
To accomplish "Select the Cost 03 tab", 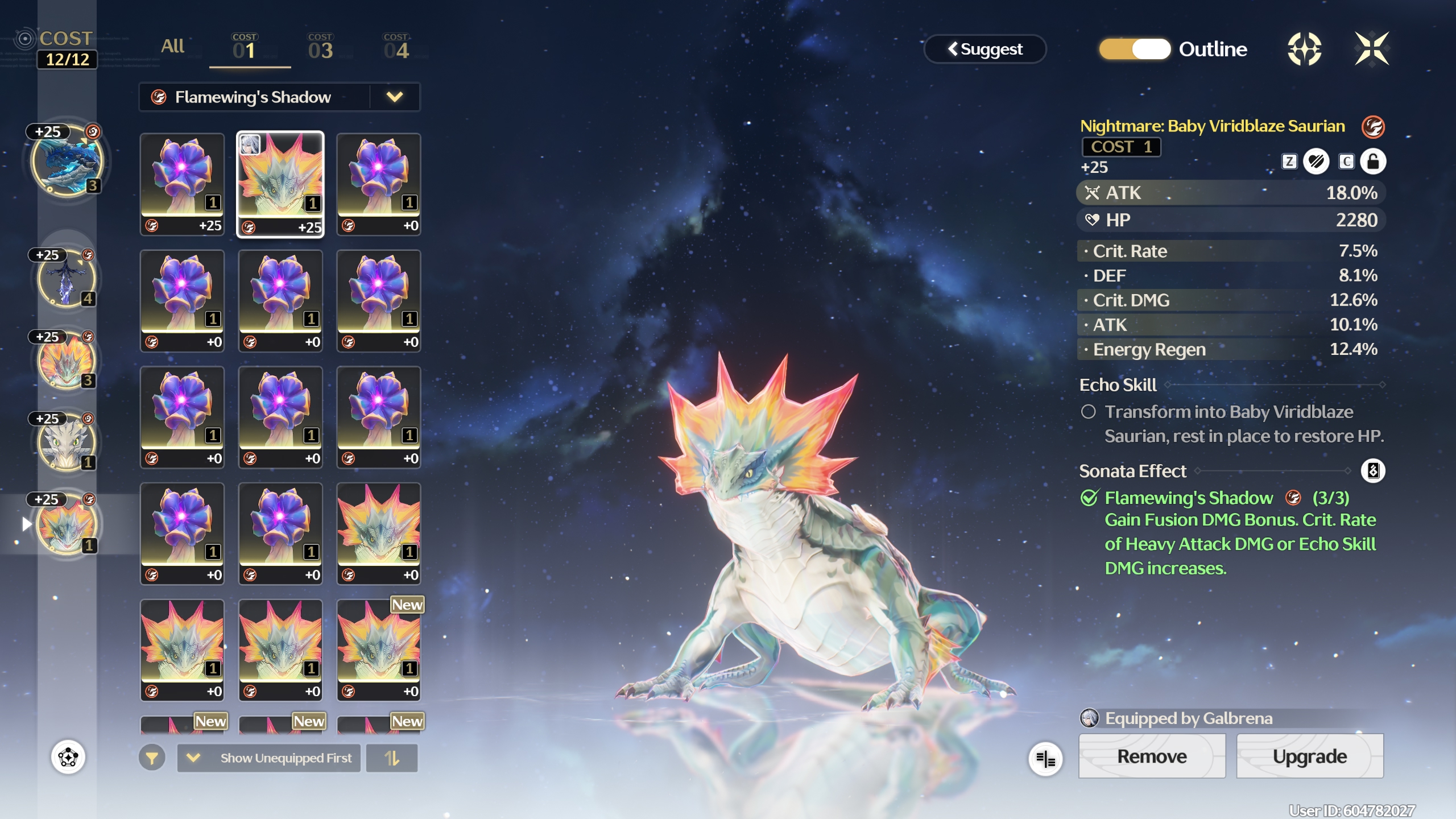I will tap(320, 48).
